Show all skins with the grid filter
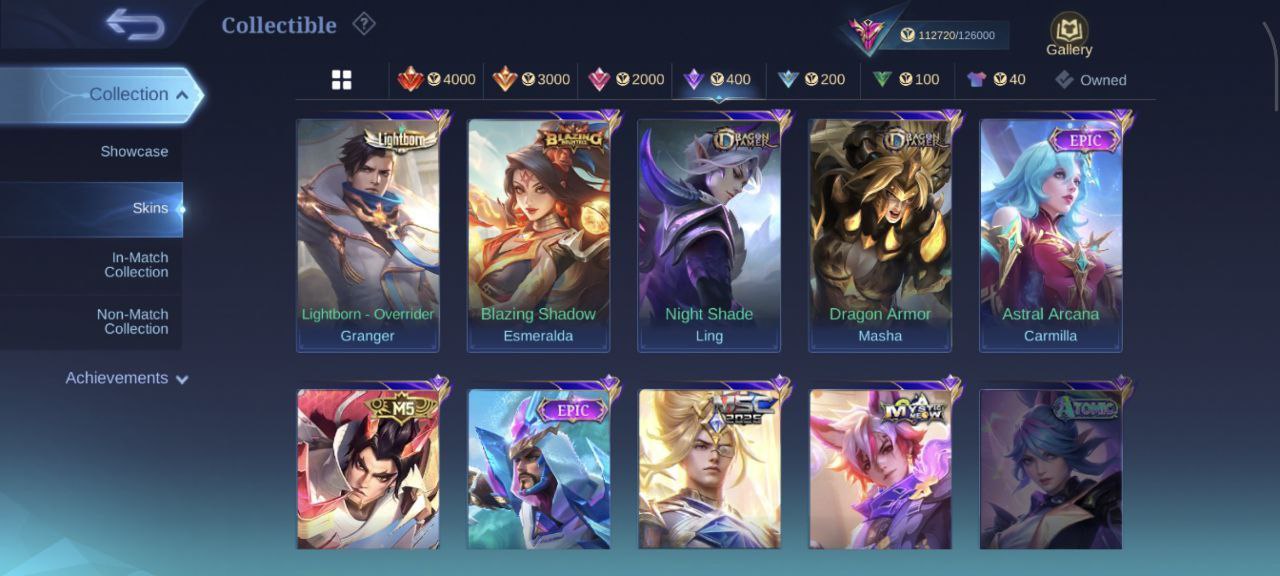The height and width of the screenshot is (576, 1280). pyautogui.click(x=341, y=80)
